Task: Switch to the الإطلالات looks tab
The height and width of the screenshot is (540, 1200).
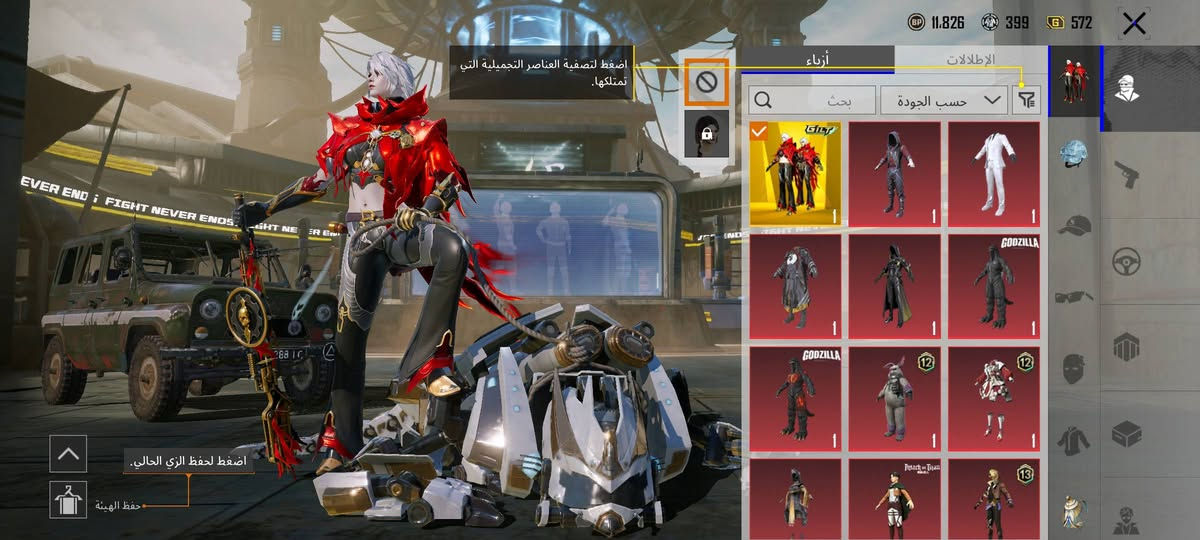Action: (968, 60)
